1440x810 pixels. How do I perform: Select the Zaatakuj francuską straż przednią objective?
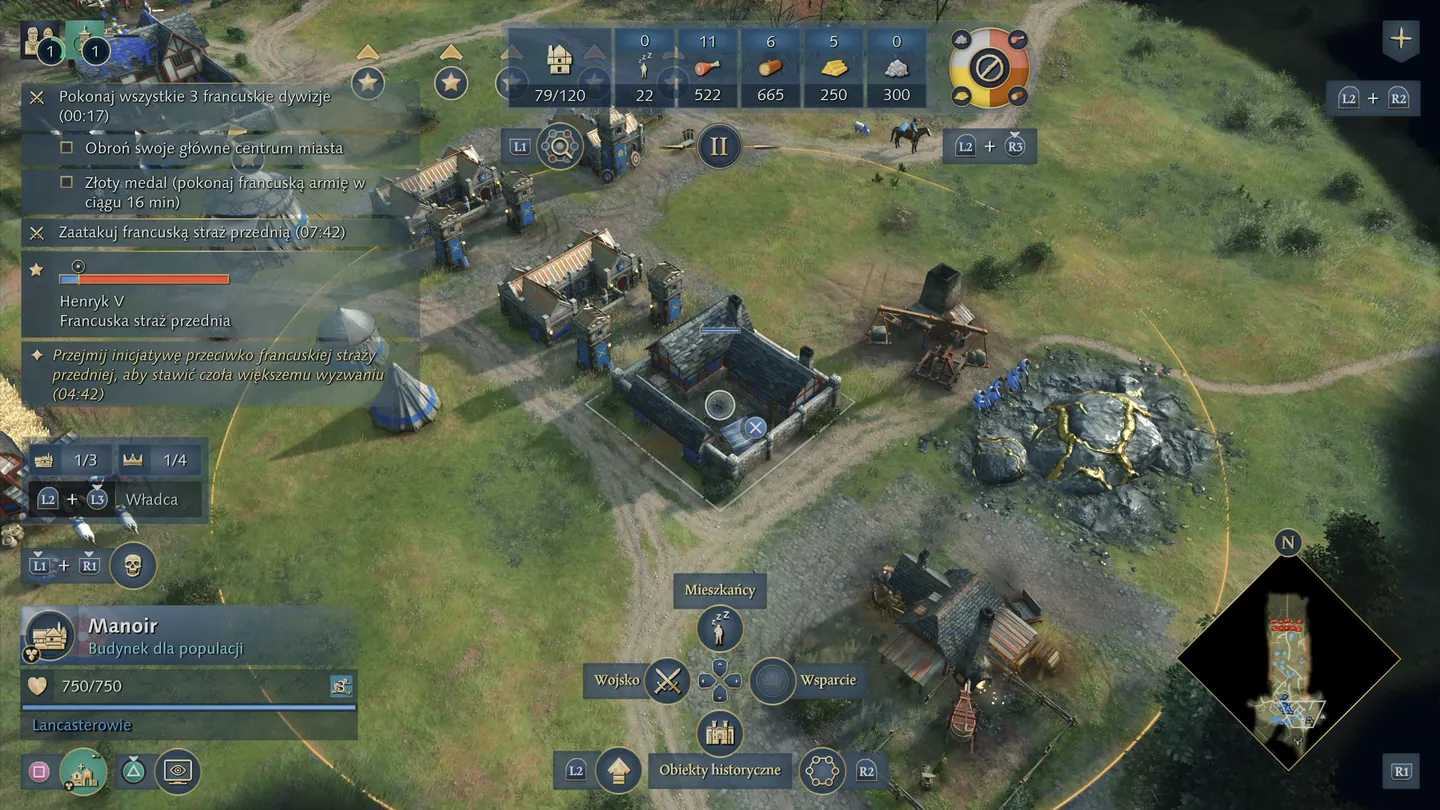click(x=200, y=233)
